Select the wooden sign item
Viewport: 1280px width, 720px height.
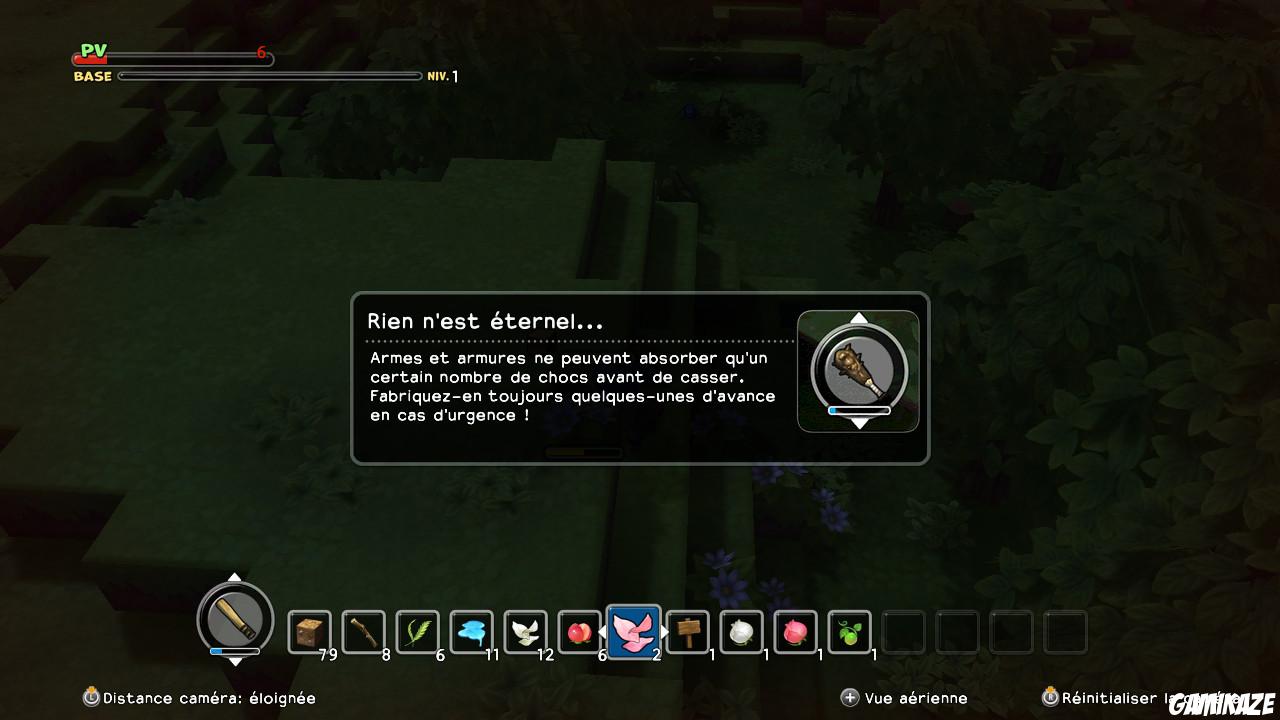coord(687,630)
